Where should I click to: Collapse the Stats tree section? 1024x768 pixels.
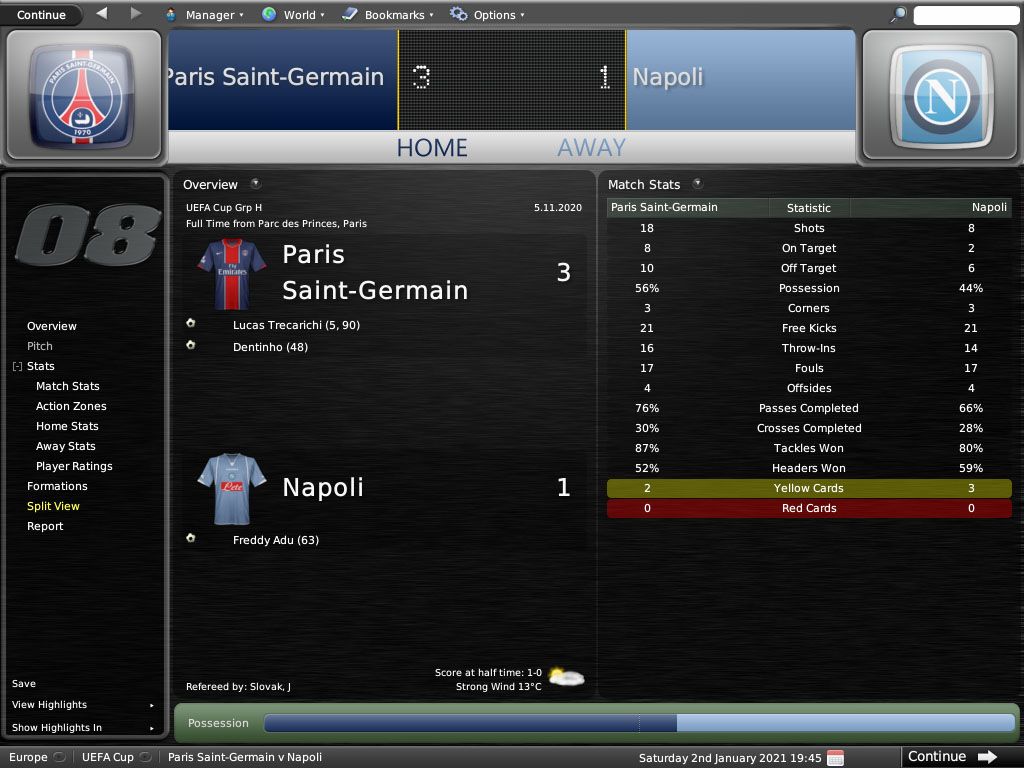[17, 367]
